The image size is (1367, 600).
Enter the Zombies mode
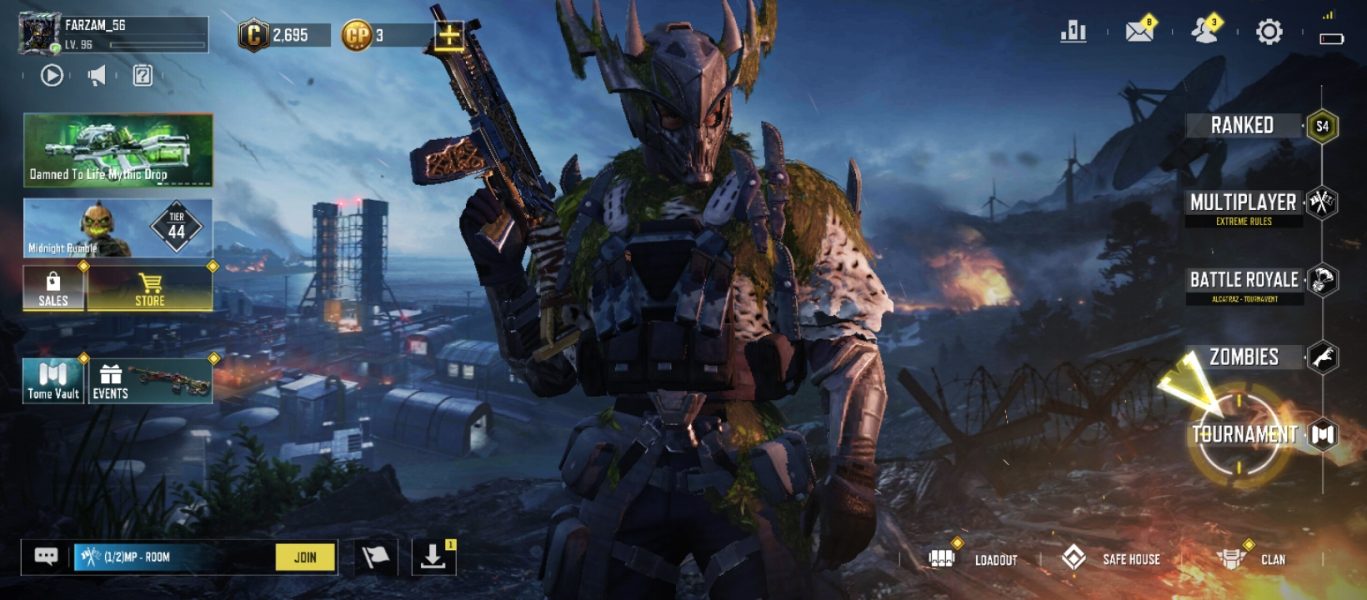(x=1244, y=357)
